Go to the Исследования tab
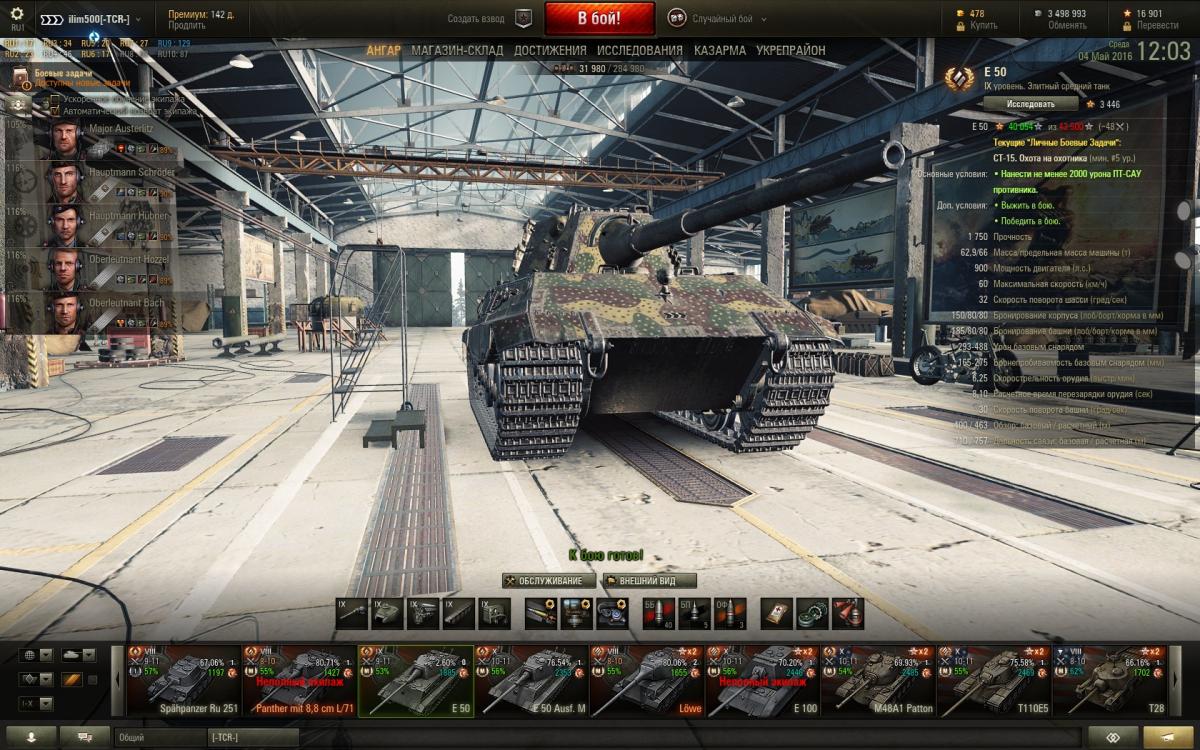The width and height of the screenshot is (1200, 750). click(640, 50)
